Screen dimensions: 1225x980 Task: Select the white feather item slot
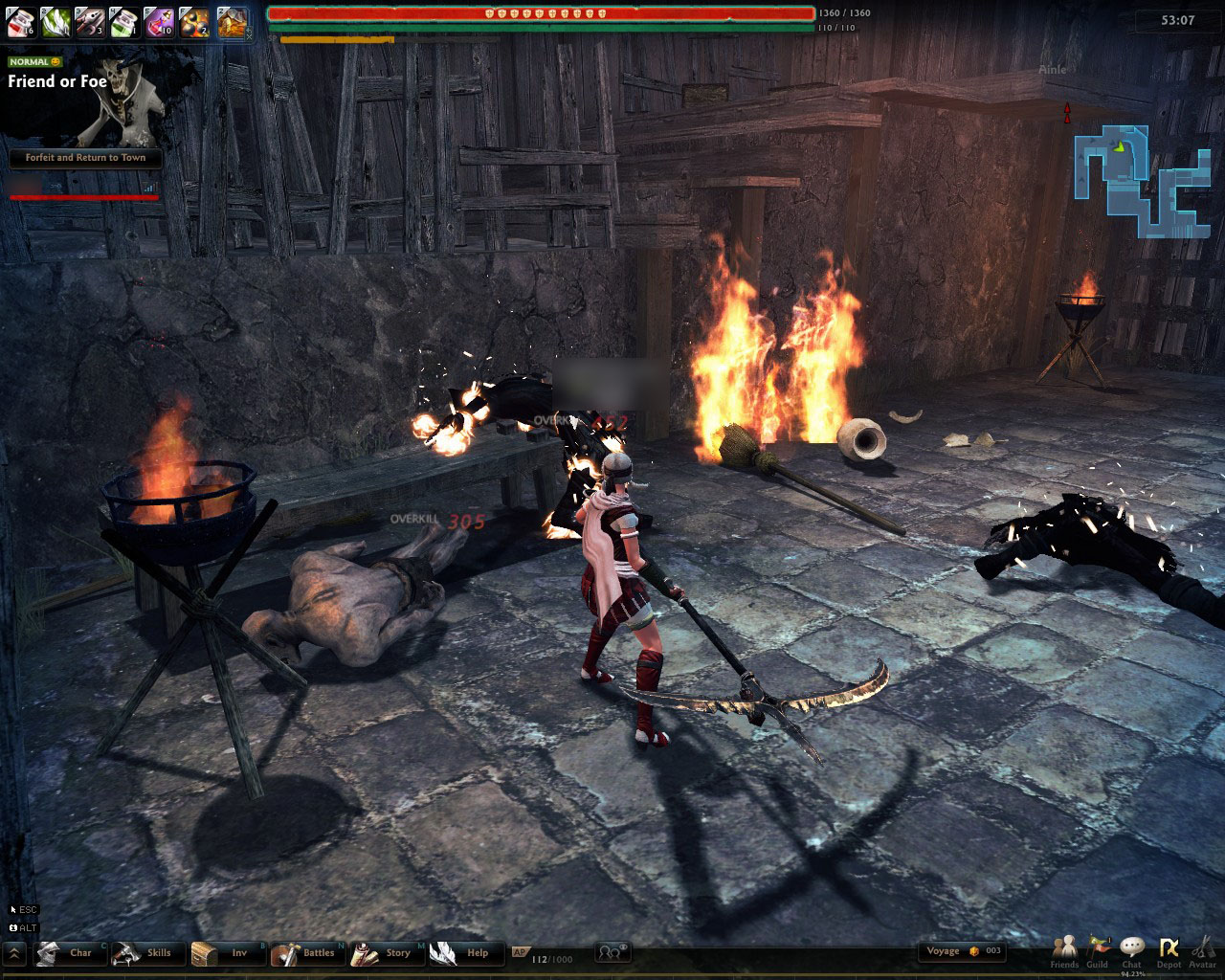tap(55, 21)
